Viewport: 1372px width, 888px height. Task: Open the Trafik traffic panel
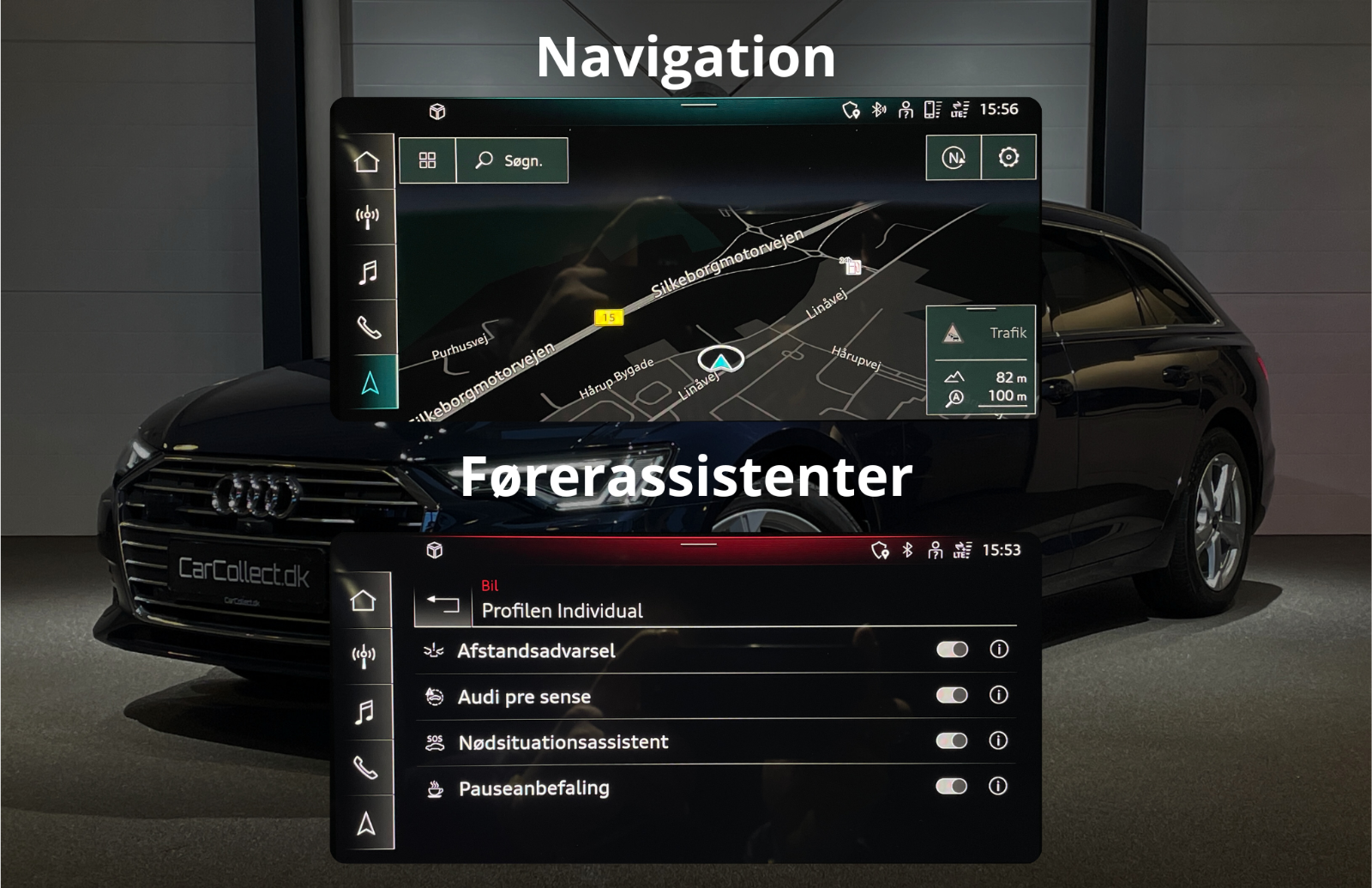point(981,333)
